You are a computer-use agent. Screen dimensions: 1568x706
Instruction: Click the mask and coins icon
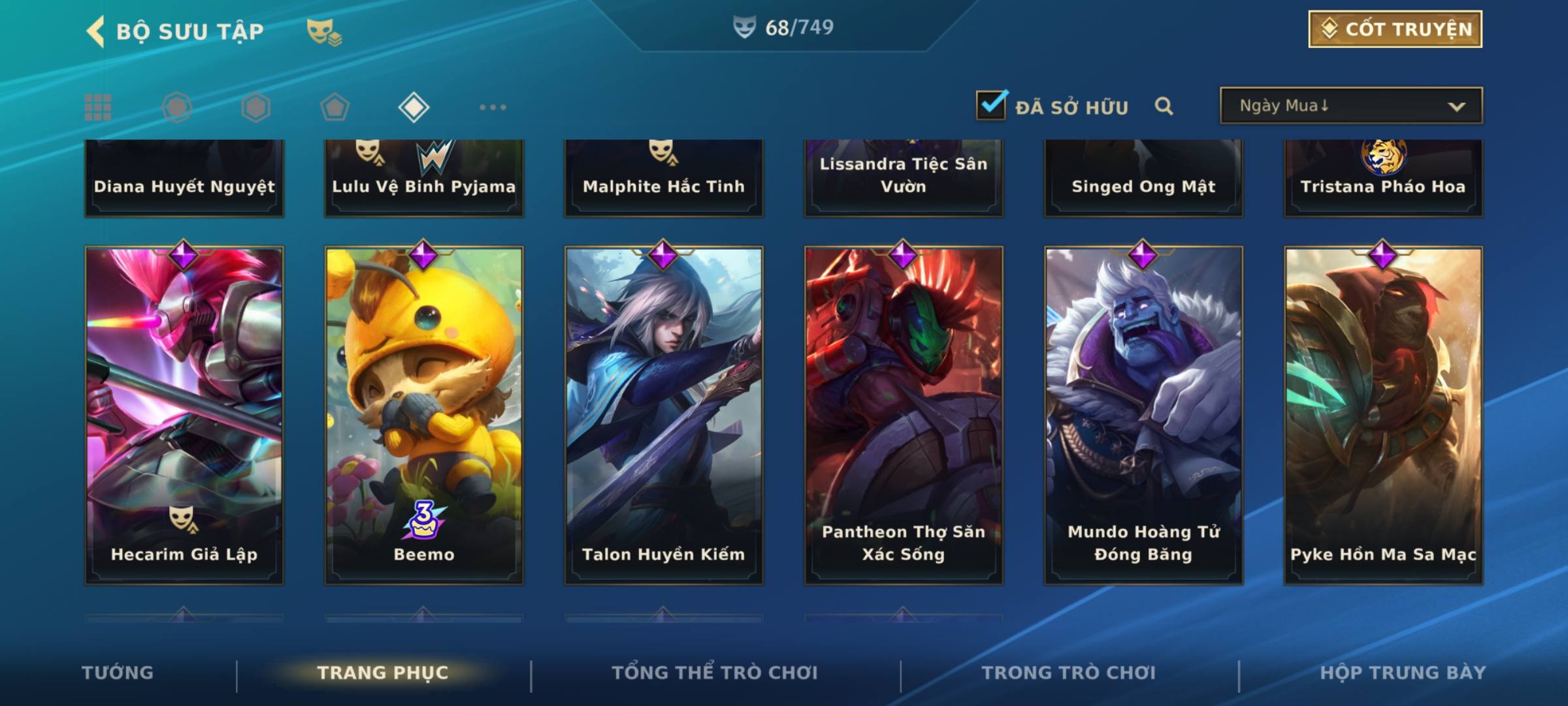(x=324, y=31)
